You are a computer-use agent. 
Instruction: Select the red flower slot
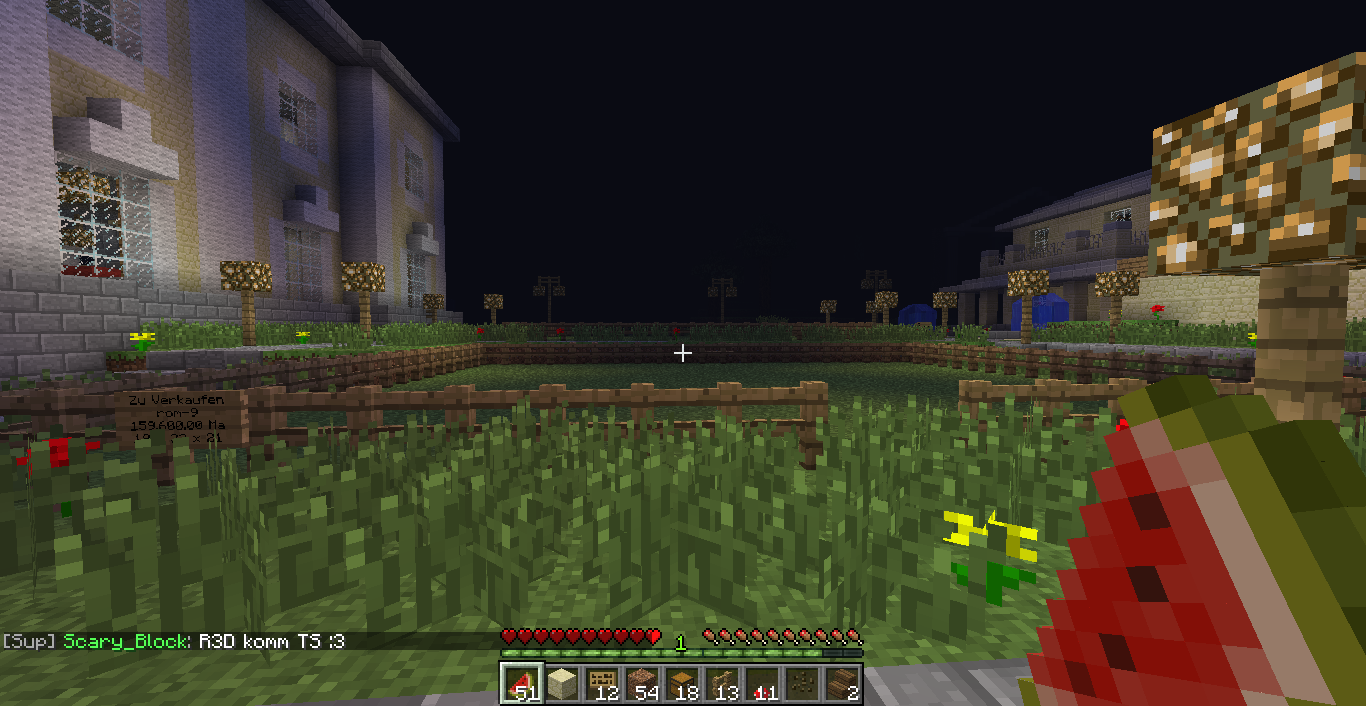(x=761, y=684)
